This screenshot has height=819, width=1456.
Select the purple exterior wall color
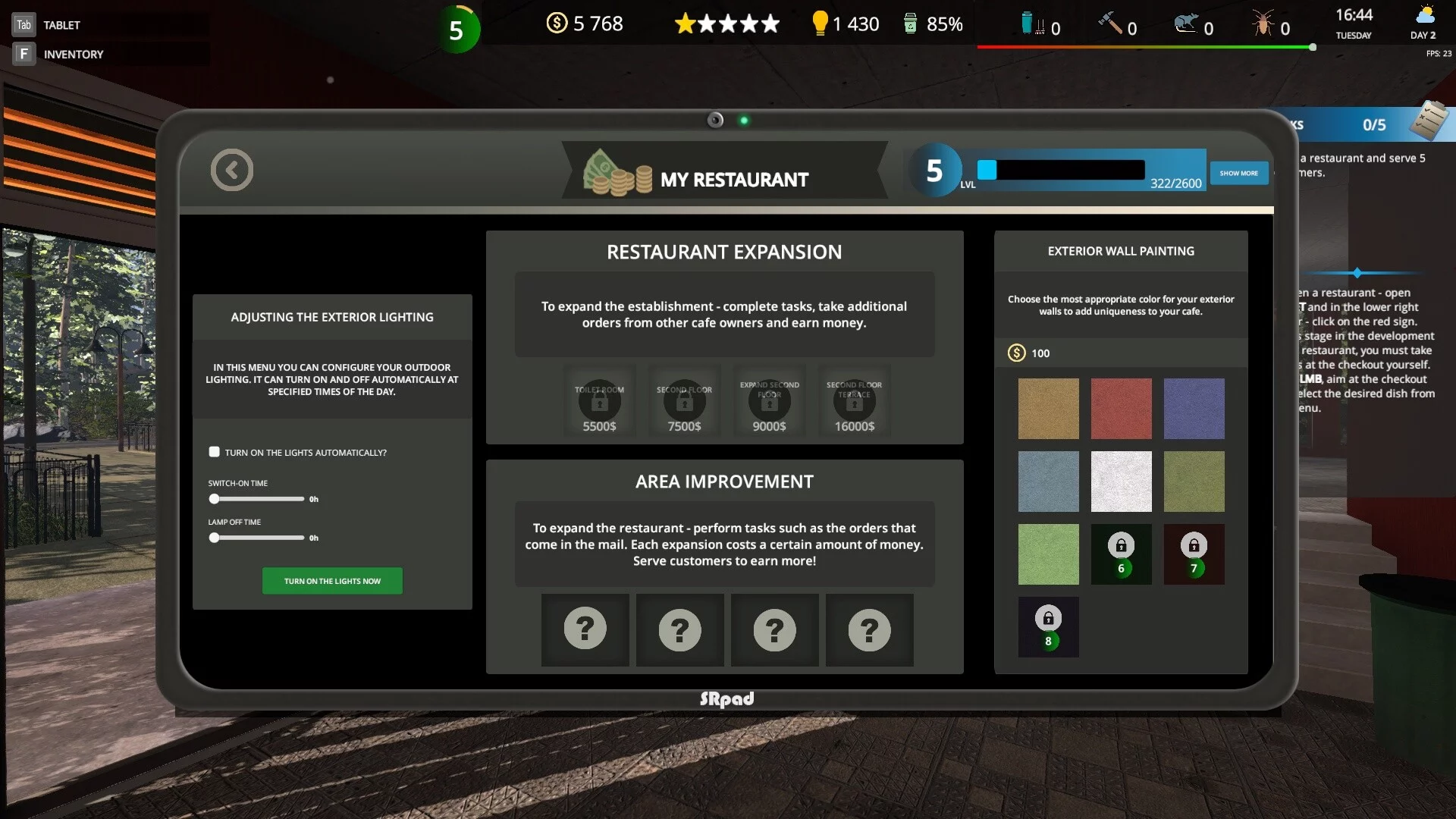(1194, 409)
